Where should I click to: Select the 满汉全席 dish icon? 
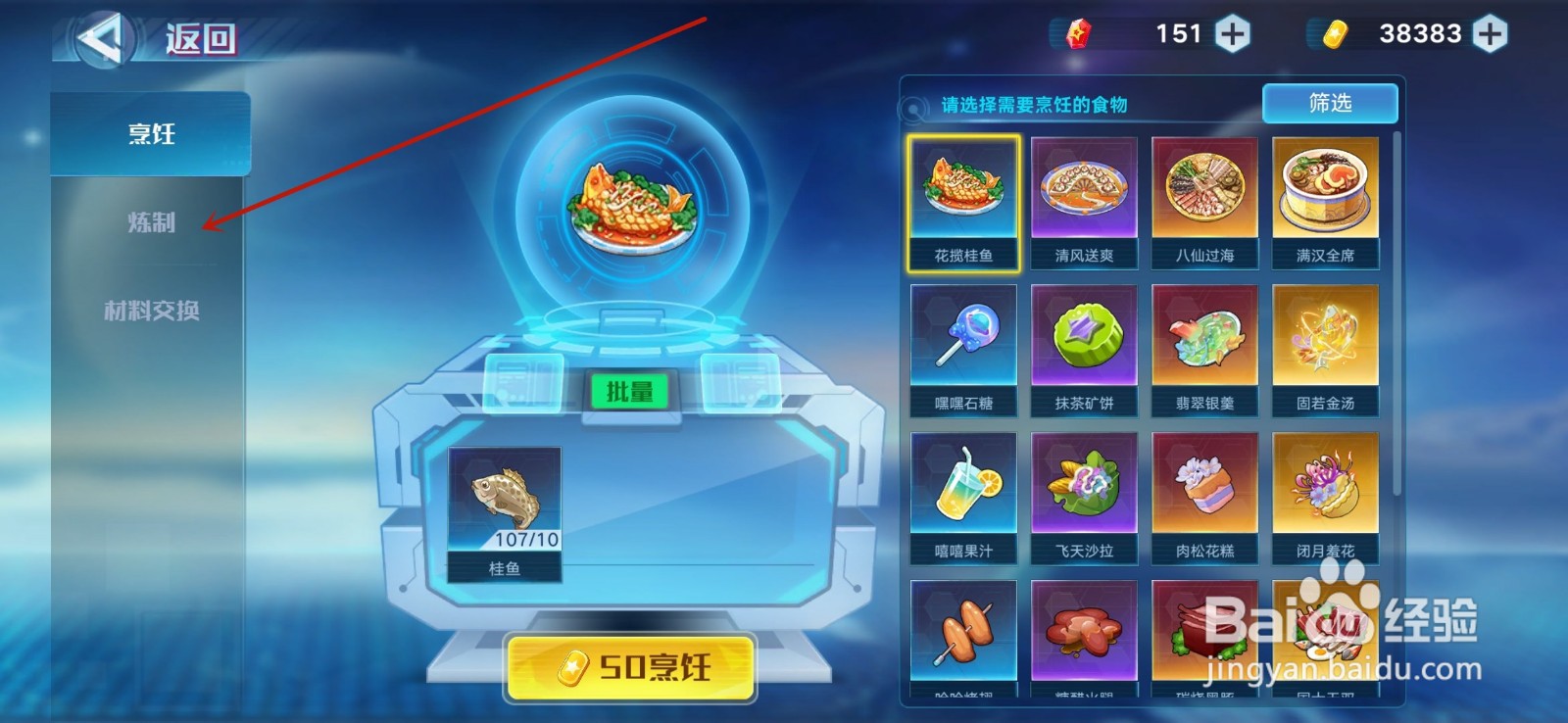point(1325,192)
